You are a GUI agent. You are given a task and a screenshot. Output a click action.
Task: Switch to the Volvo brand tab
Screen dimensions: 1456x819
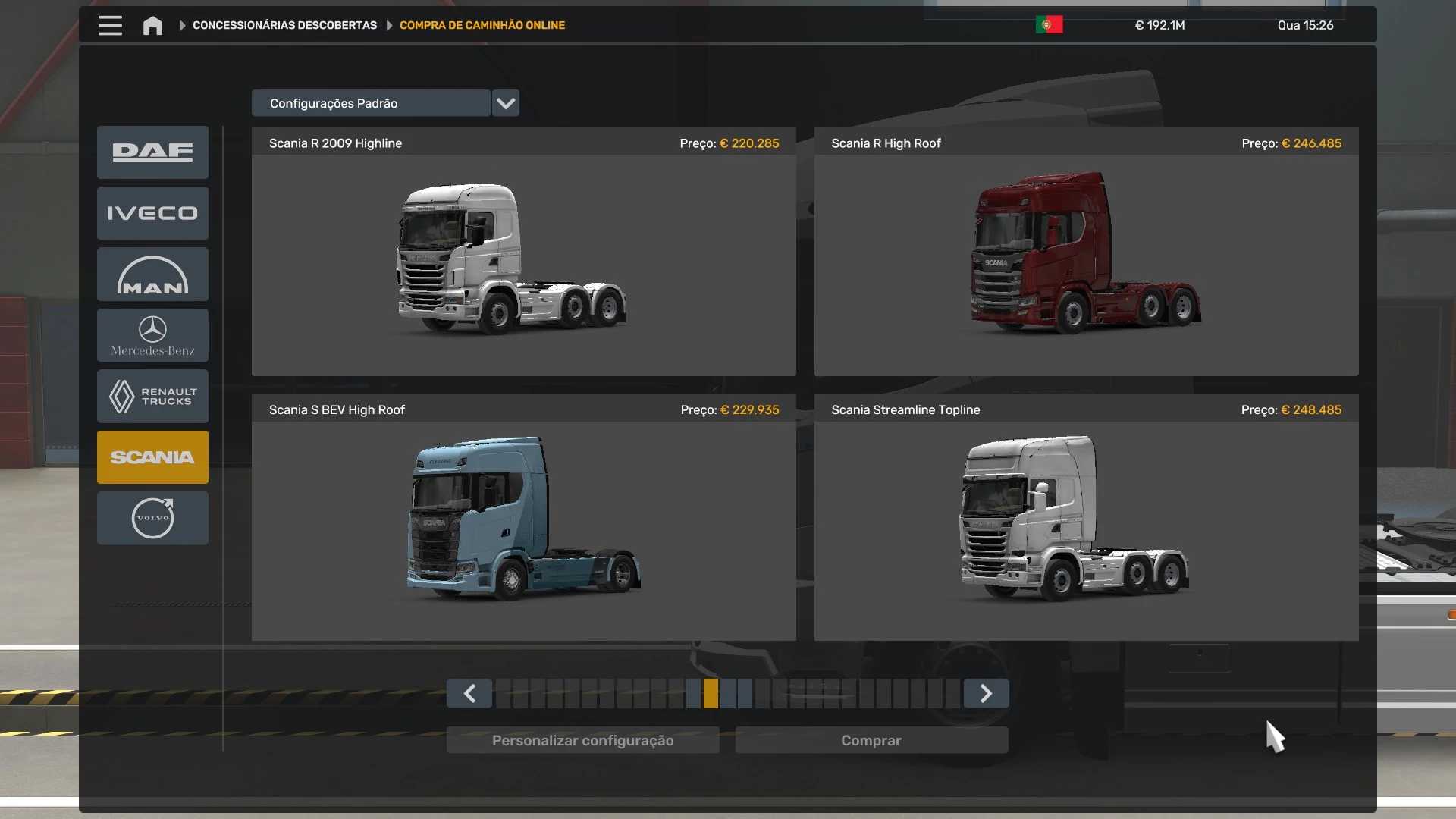click(152, 518)
